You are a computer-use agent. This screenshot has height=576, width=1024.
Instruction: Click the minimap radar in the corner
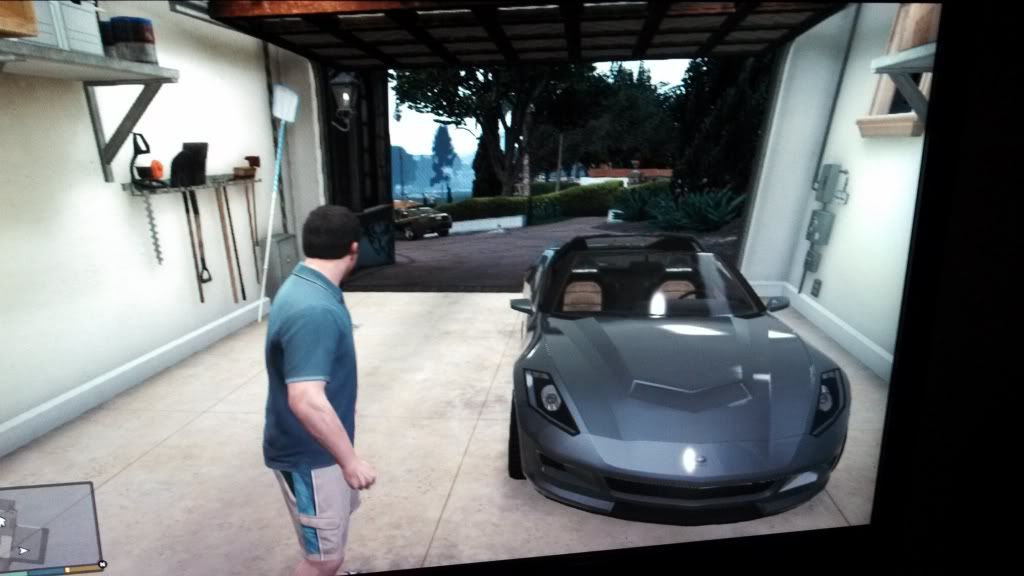tap(50, 527)
